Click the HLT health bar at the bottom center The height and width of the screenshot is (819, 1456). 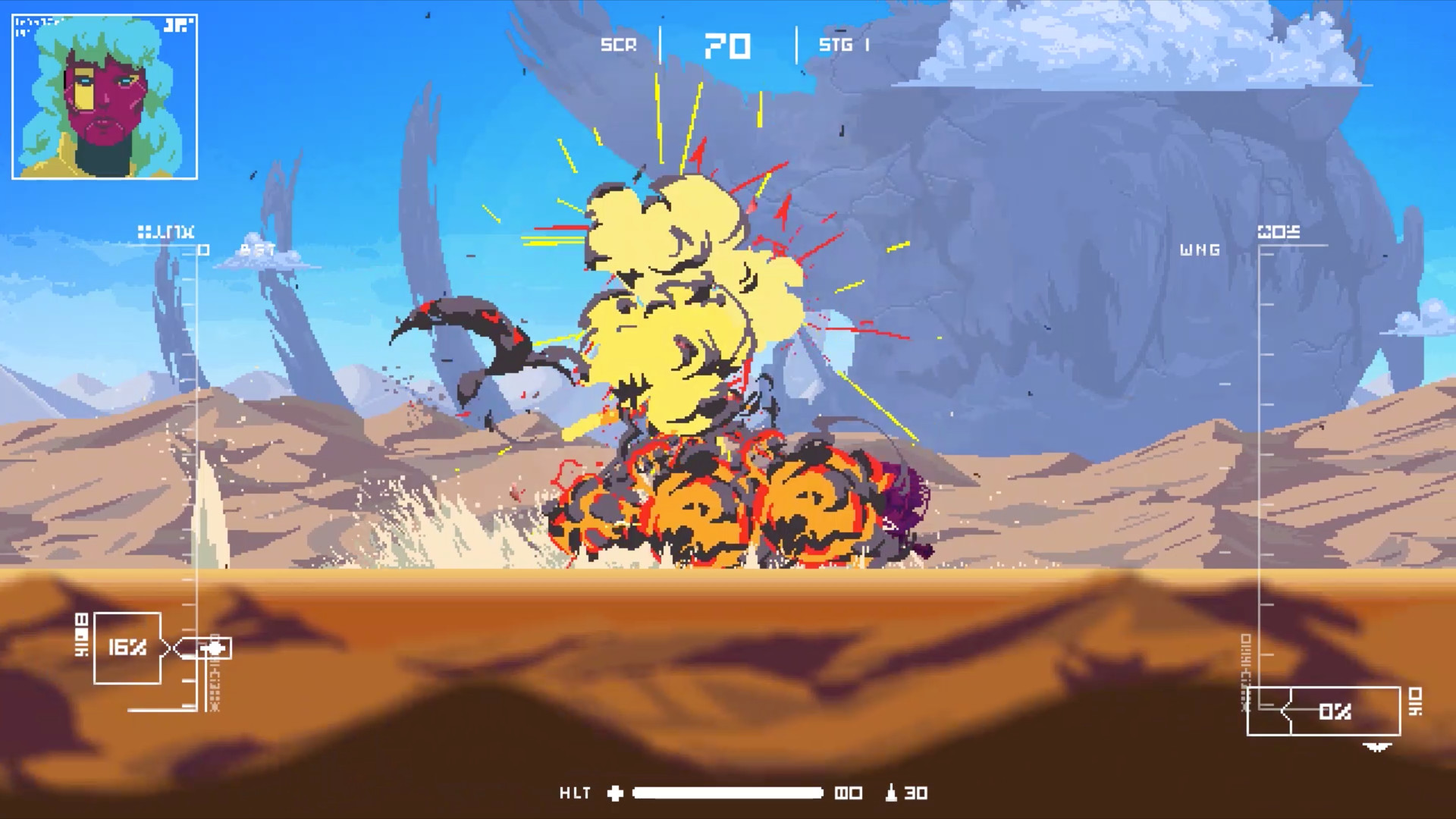728,793
